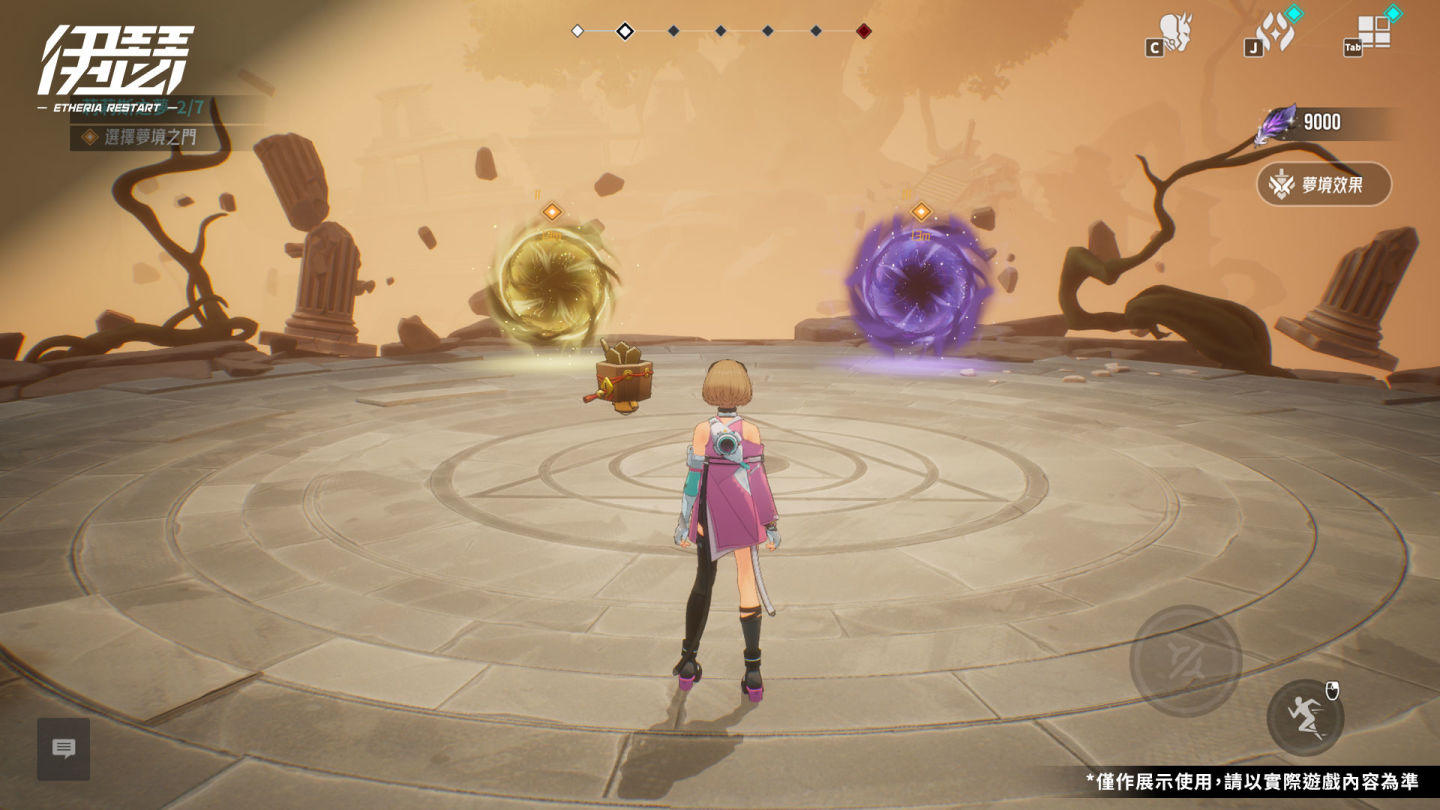Open the grid-shaped menu icon
Viewport: 1440px width, 810px height.
tap(1374, 32)
